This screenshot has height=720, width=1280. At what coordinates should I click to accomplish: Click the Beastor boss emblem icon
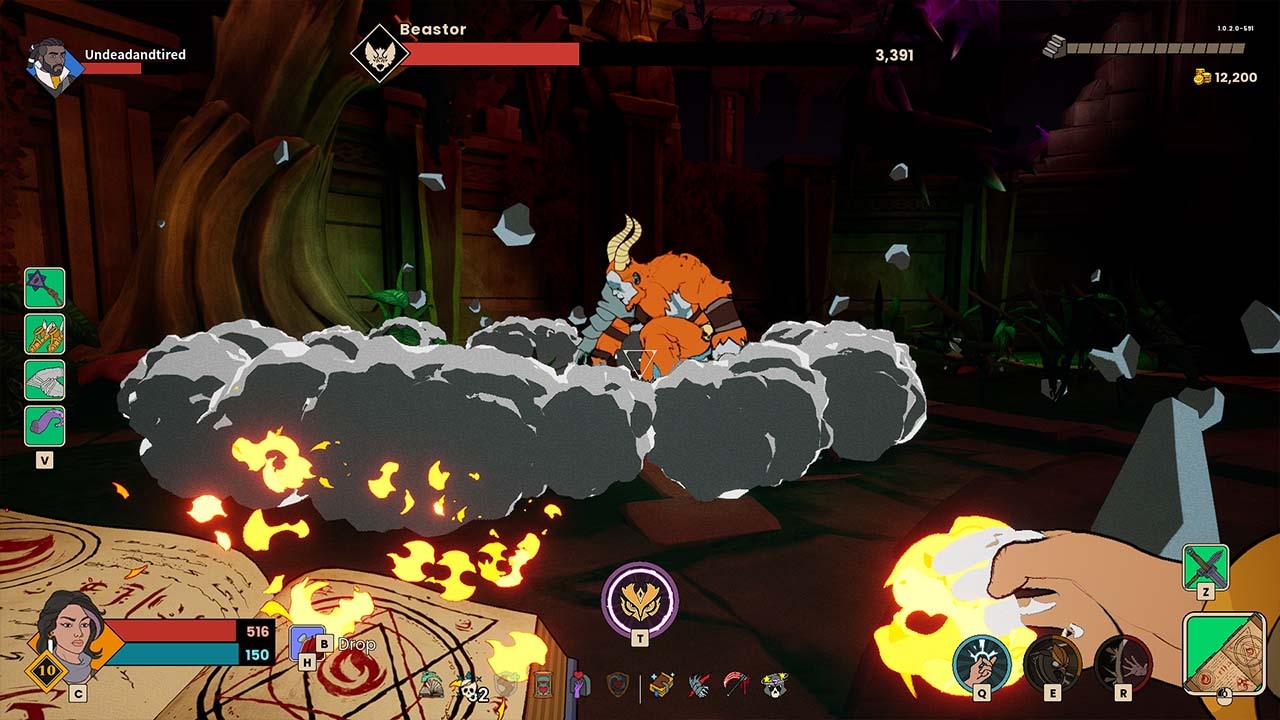[380, 52]
